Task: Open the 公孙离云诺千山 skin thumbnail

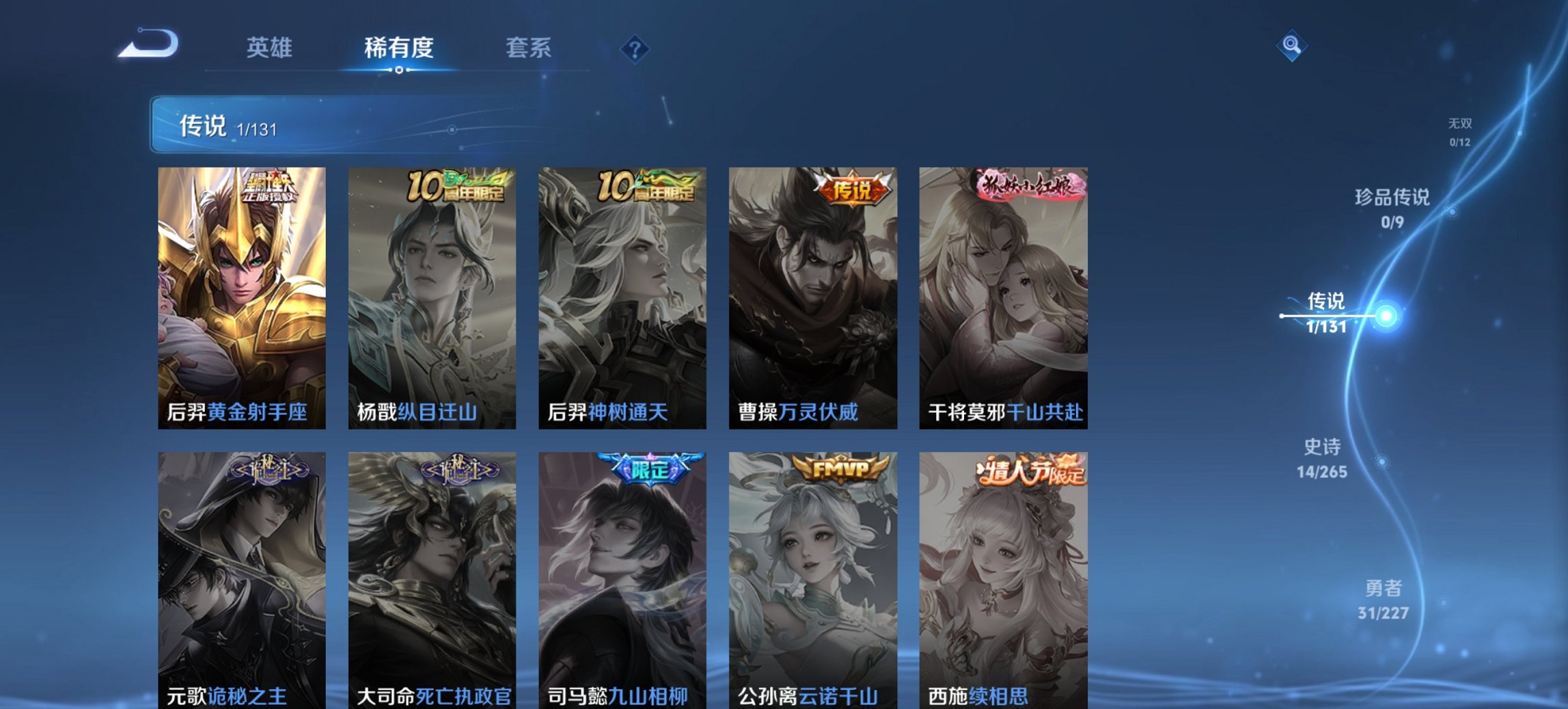Action: (813, 581)
